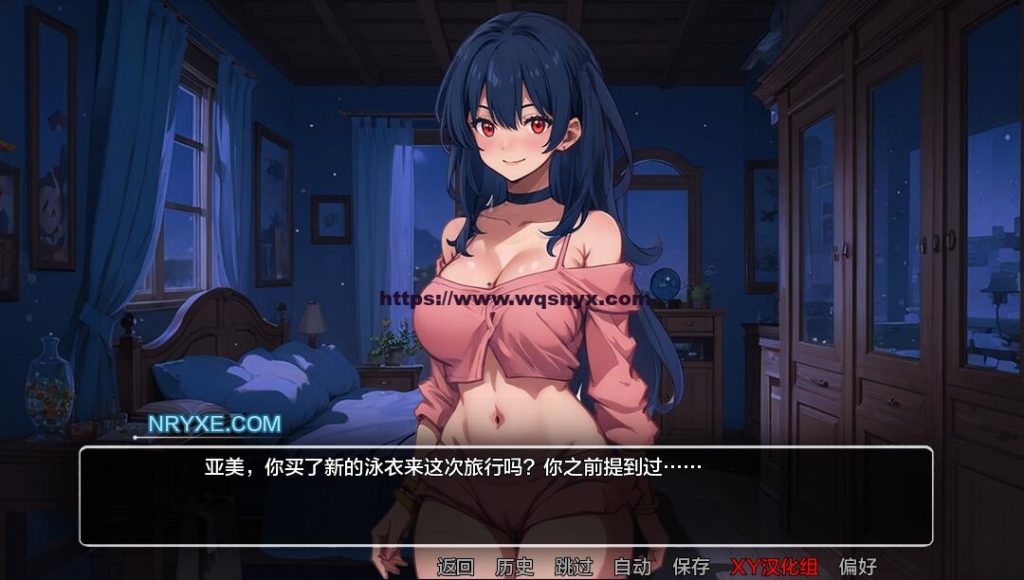Open the 保存 (Save) menu
Image resolution: width=1024 pixels, height=580 pixels.
[691, 566]
